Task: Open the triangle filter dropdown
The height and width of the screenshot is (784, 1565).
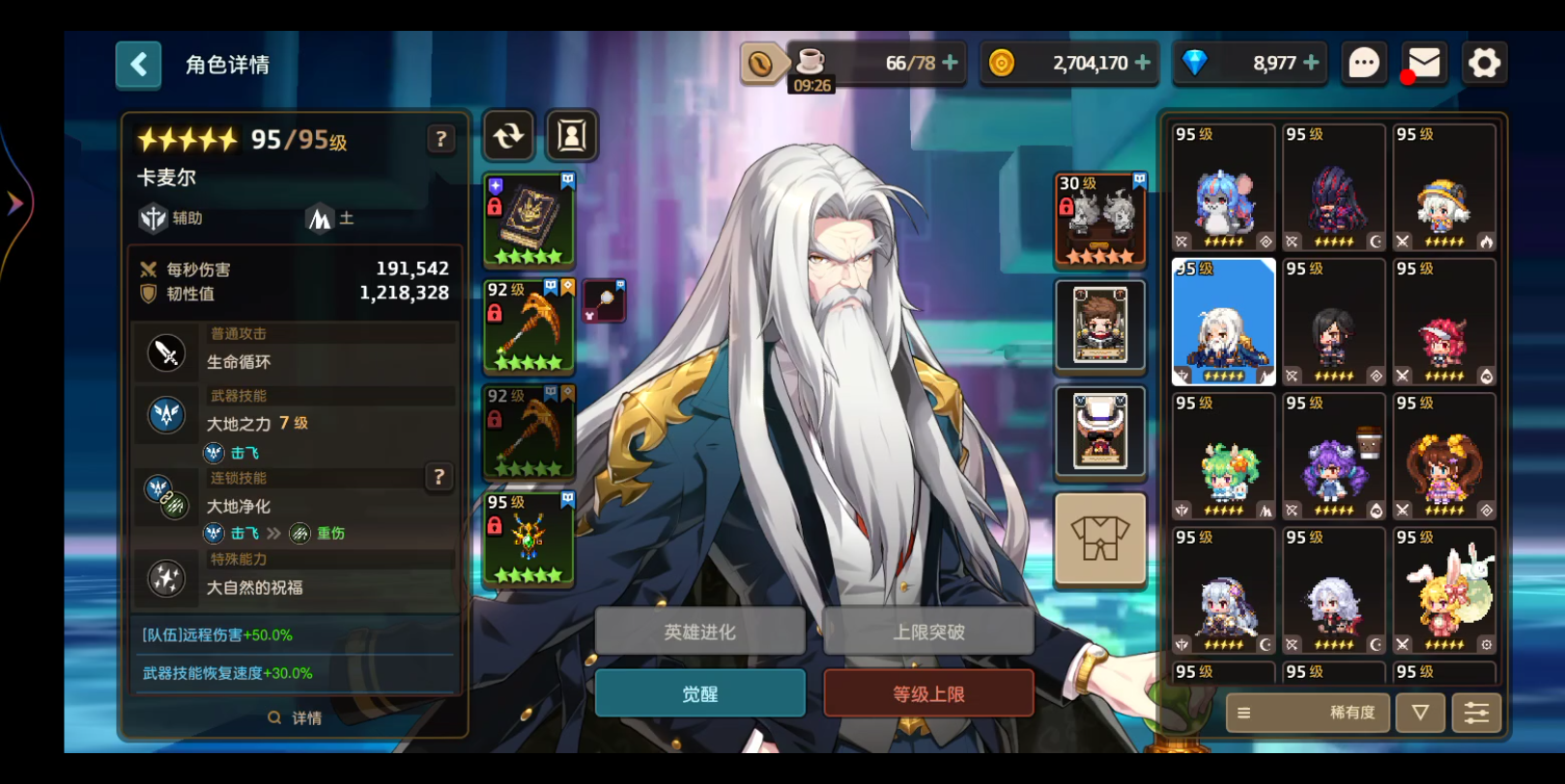Action: pos(1419,712)
